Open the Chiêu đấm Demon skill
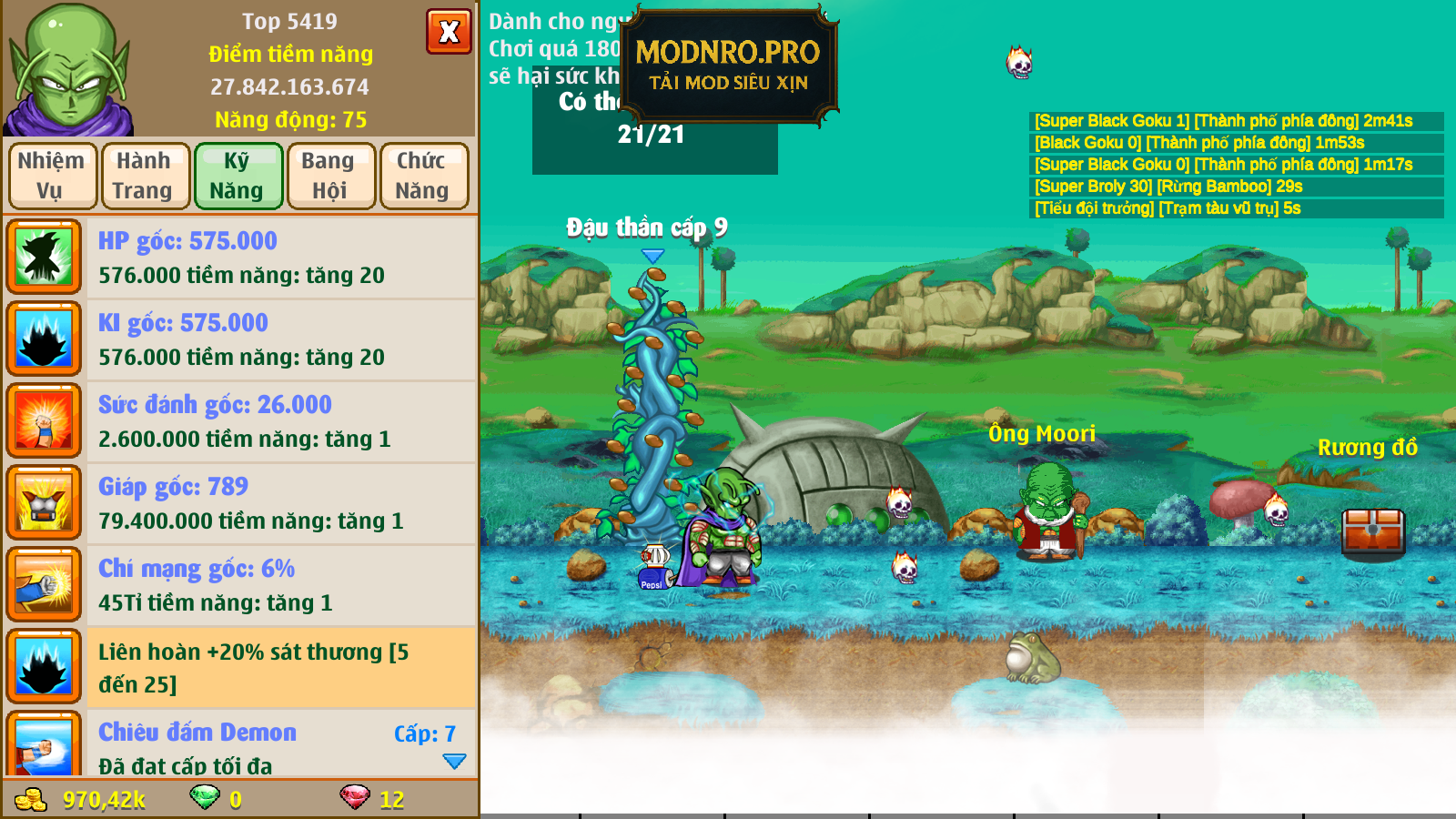 (x=241, y=744)
